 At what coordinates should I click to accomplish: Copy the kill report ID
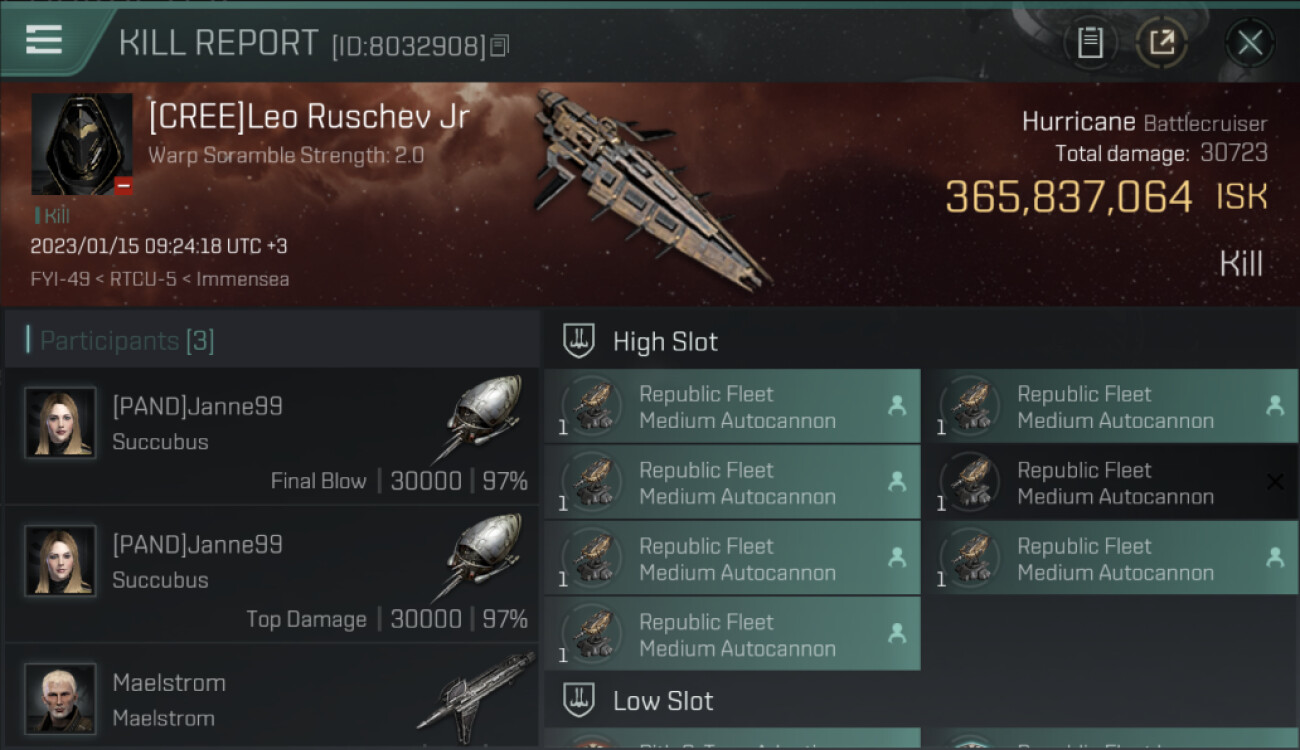pos(499,45)
